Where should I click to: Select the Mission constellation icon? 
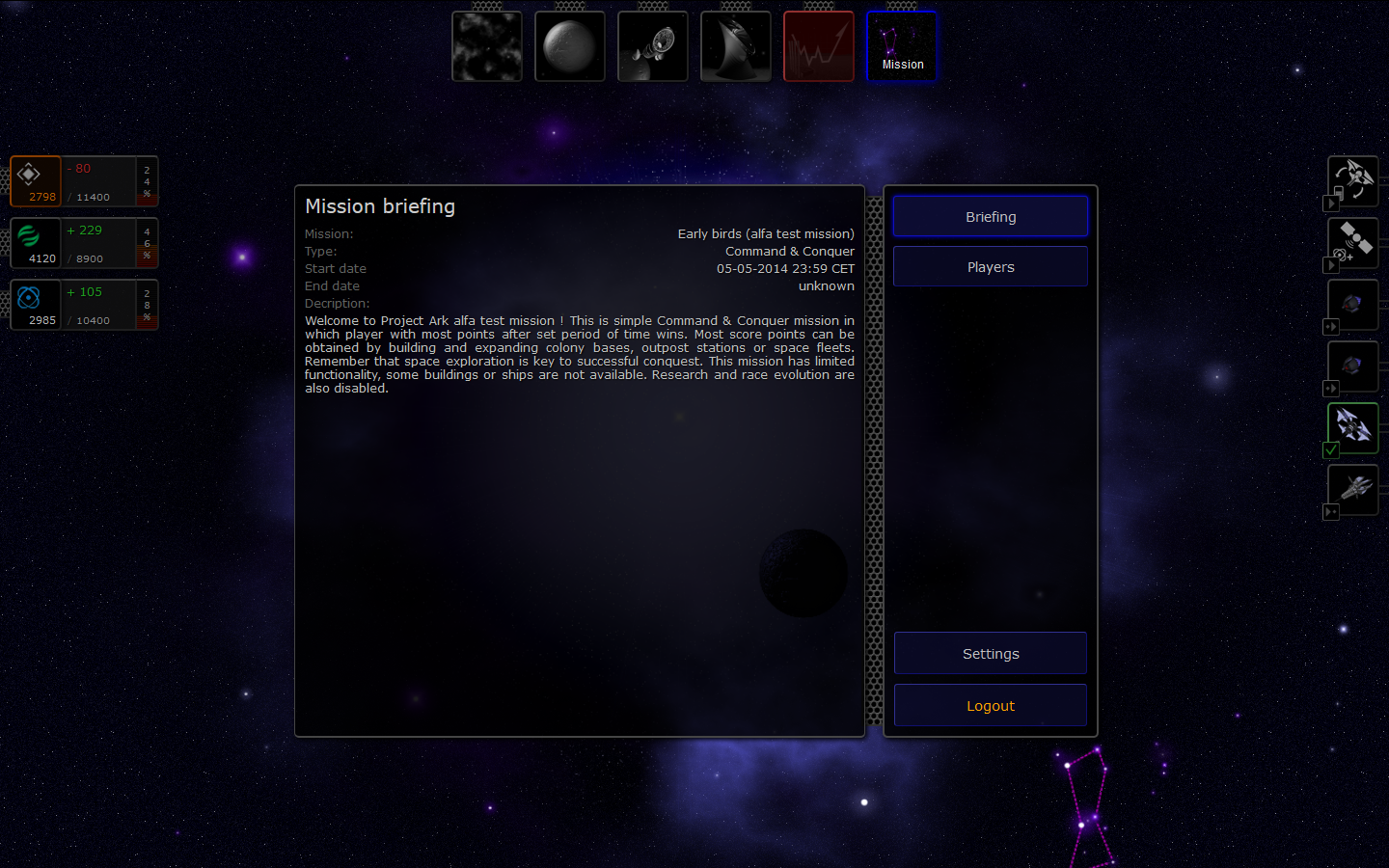point(901,45)
